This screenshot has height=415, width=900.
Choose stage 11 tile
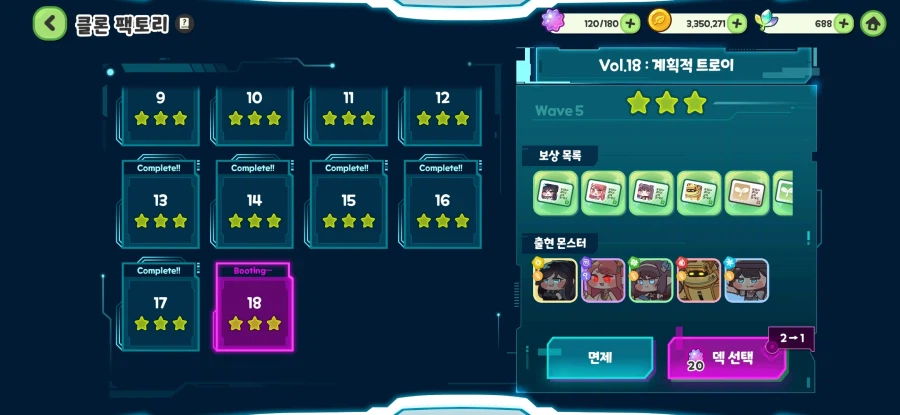348,112
